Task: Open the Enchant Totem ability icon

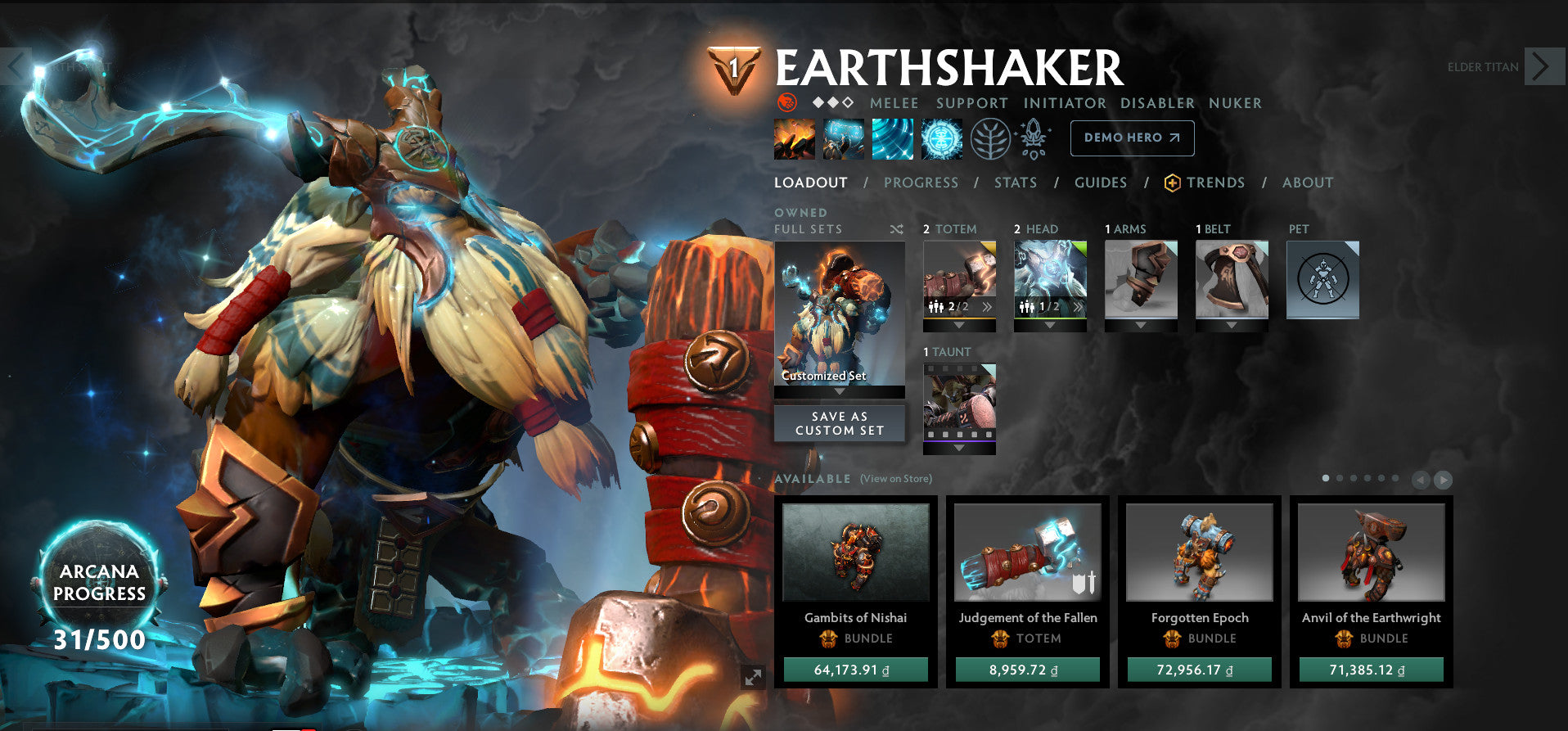Action: [x=843, y=138]
